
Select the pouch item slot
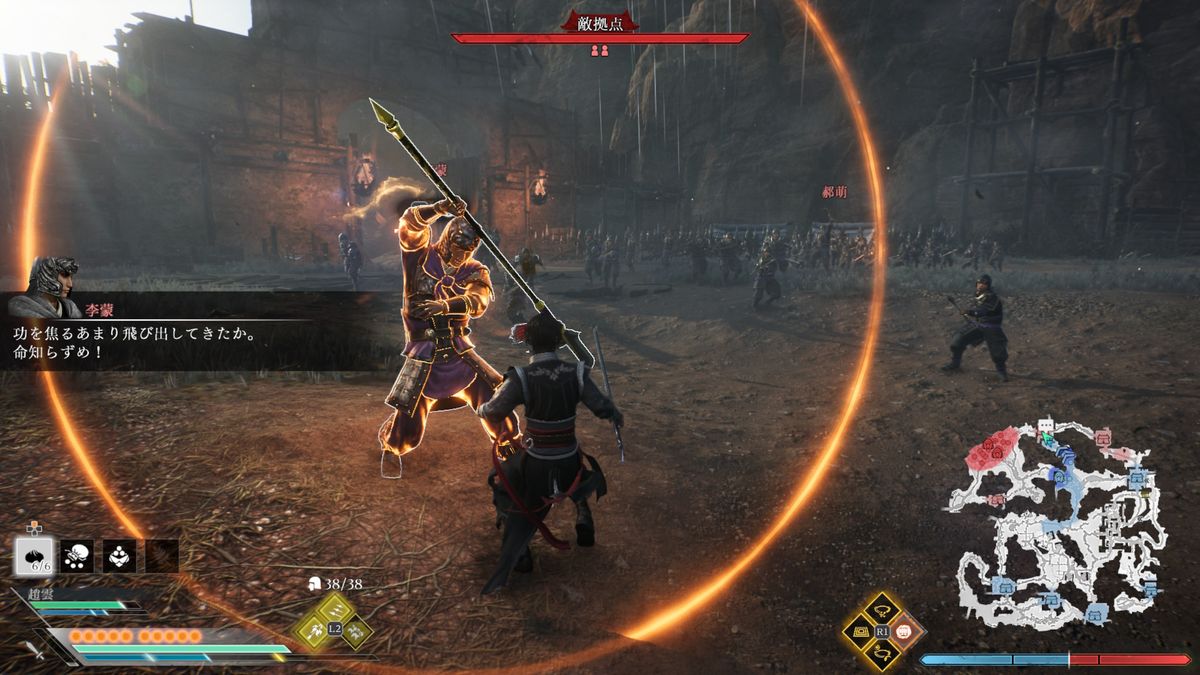coord(78,556)
